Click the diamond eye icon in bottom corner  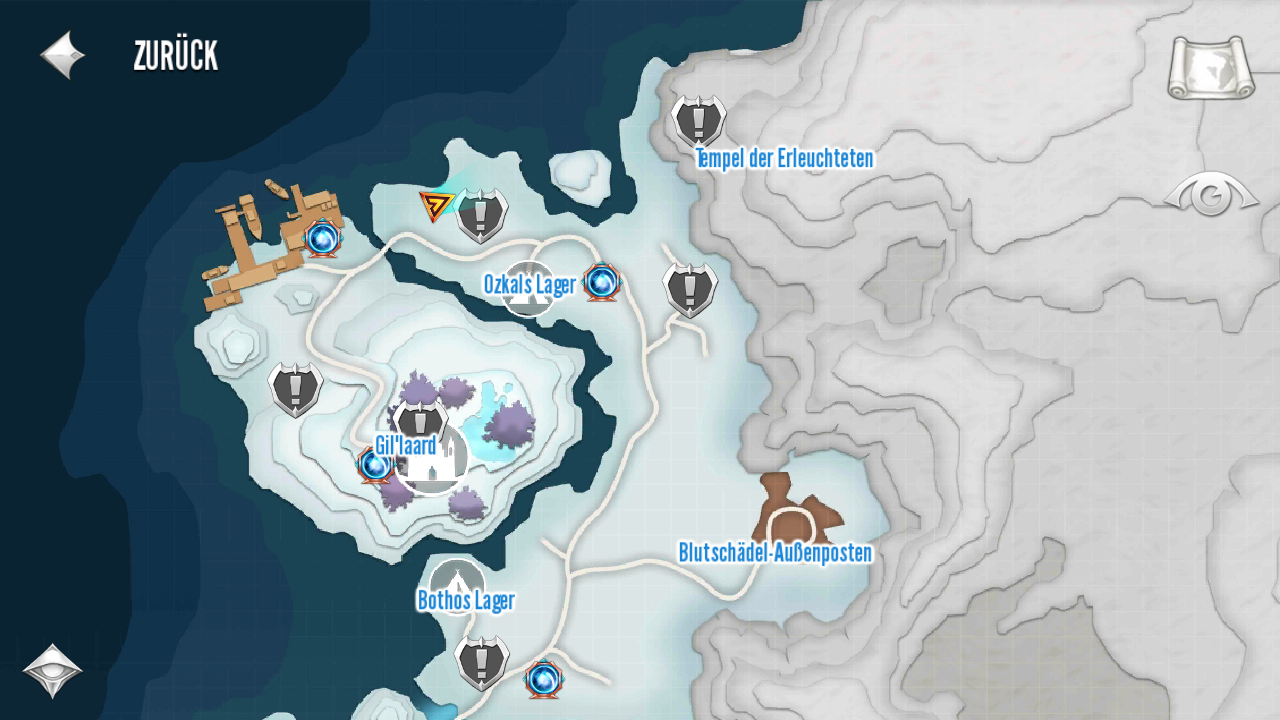(52, 670)
